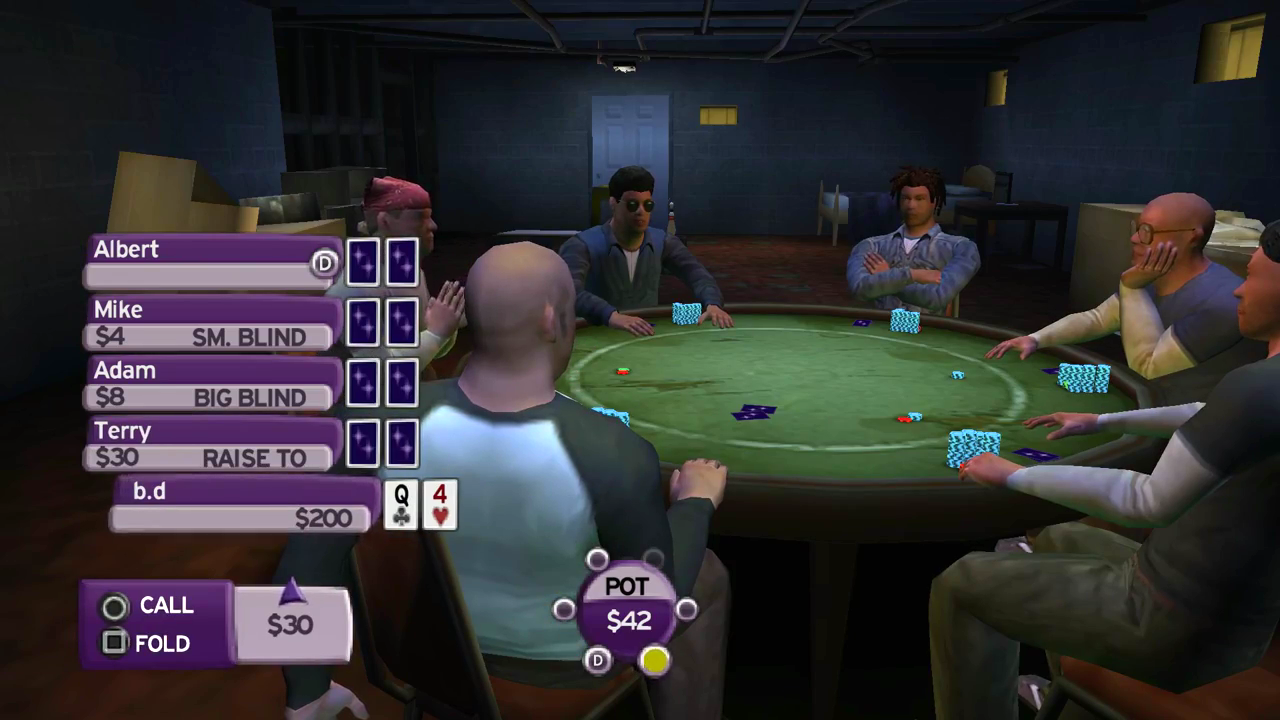This screenshot has width=1280, height=720.
Task: Choose the CALL action
Action: pyautogui.click(x=148, y=606)
